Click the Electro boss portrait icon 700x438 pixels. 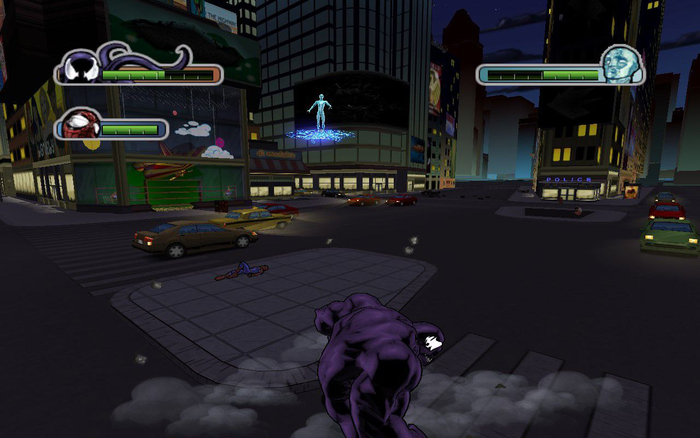(x=617, y=65)
